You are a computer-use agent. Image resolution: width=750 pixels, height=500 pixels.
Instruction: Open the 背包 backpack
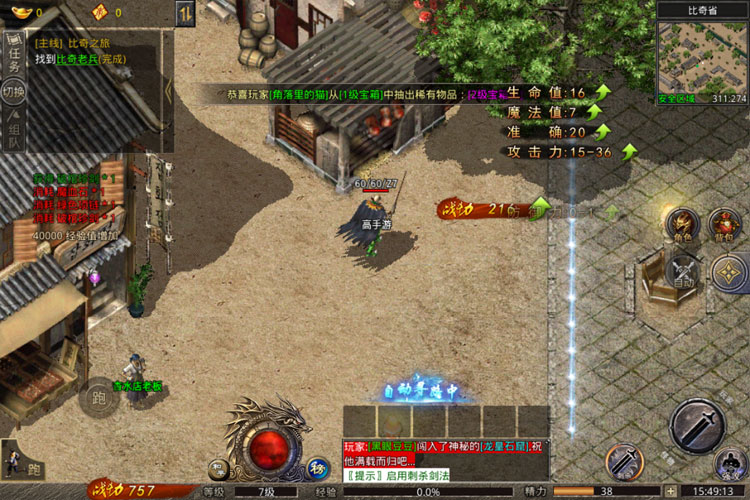725,224
